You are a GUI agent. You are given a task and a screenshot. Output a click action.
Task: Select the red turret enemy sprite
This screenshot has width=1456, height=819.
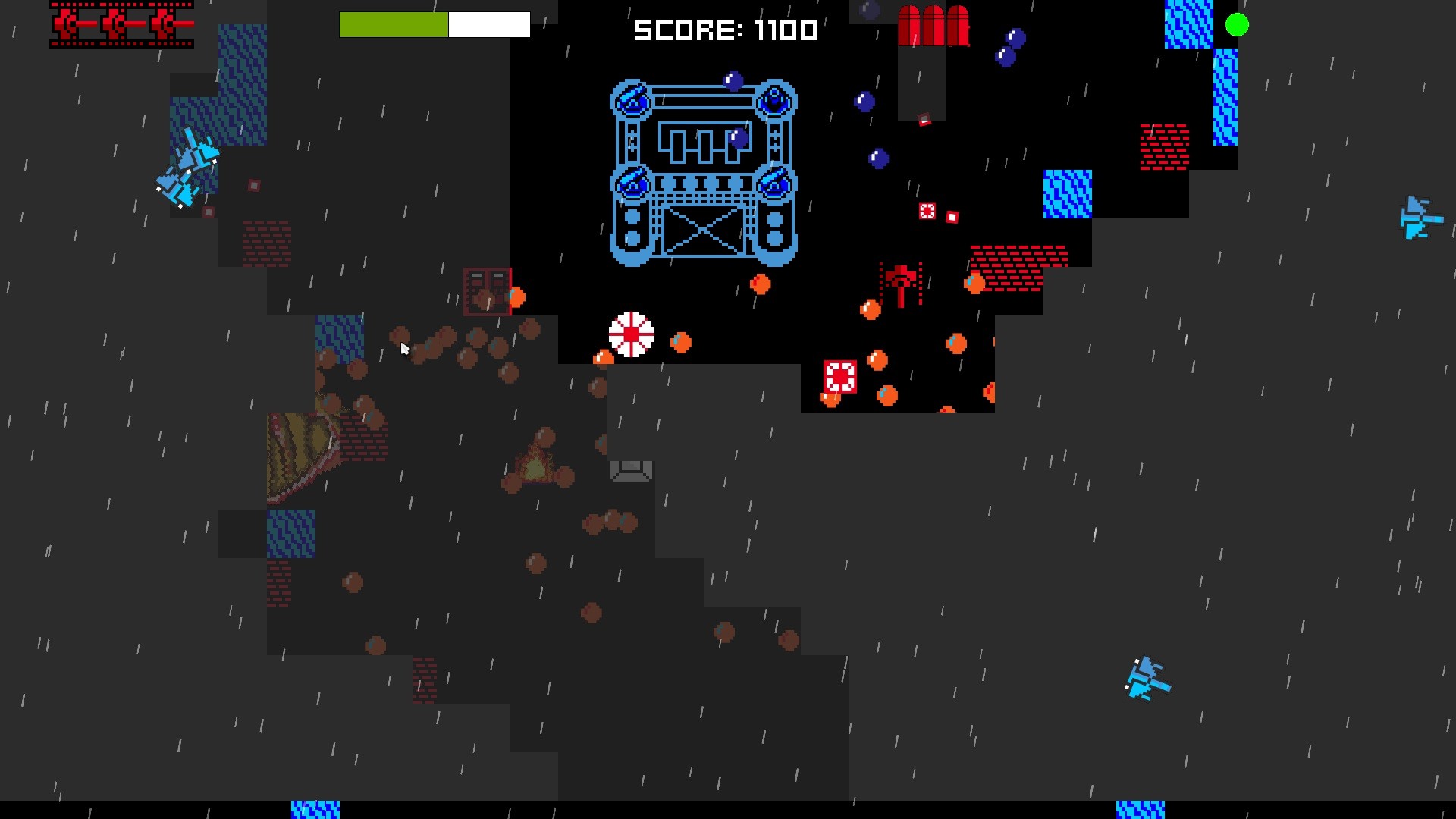tap(901, 284)
